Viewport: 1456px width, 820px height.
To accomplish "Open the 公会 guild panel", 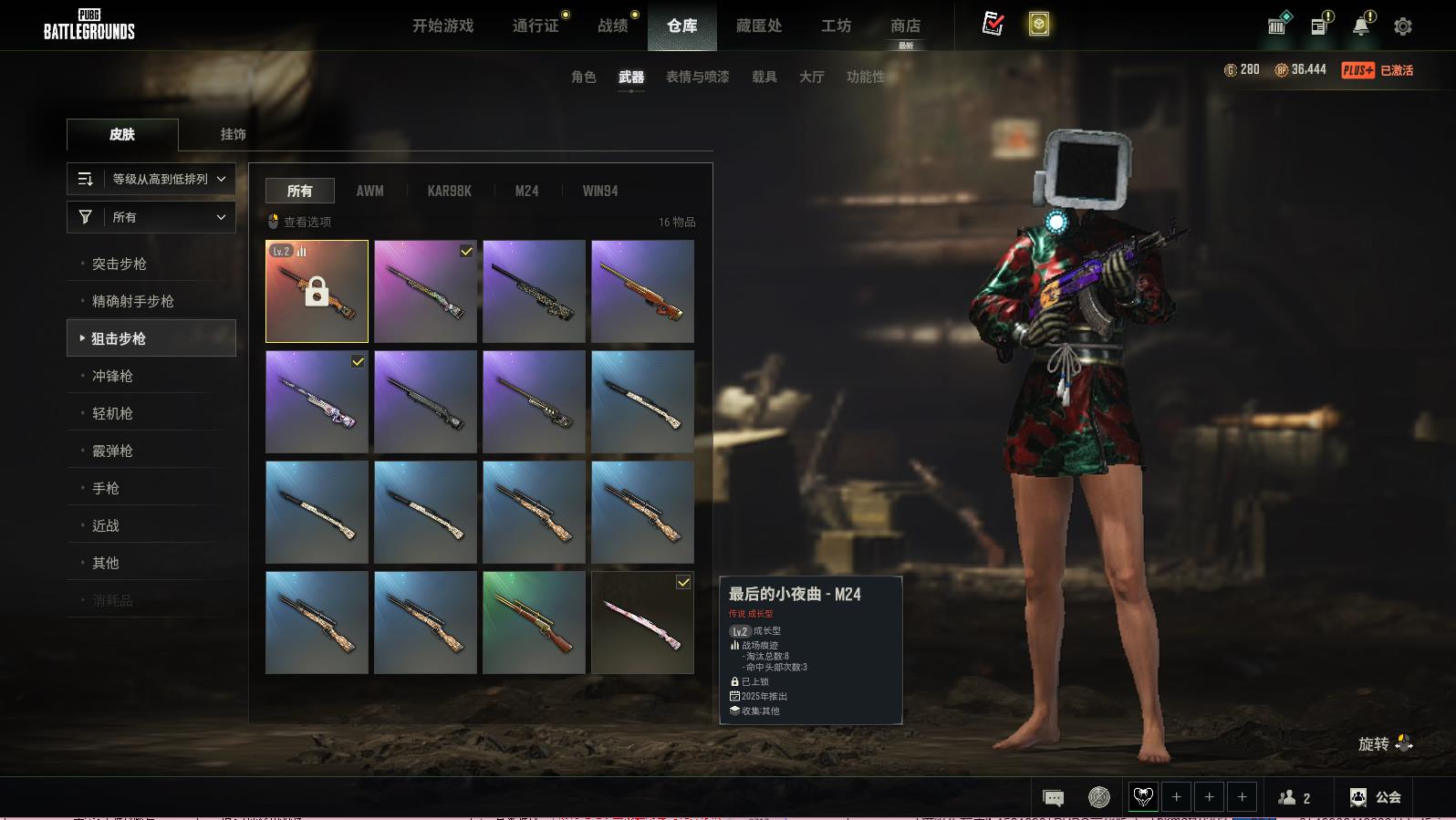I will (x=1376, y=797).
